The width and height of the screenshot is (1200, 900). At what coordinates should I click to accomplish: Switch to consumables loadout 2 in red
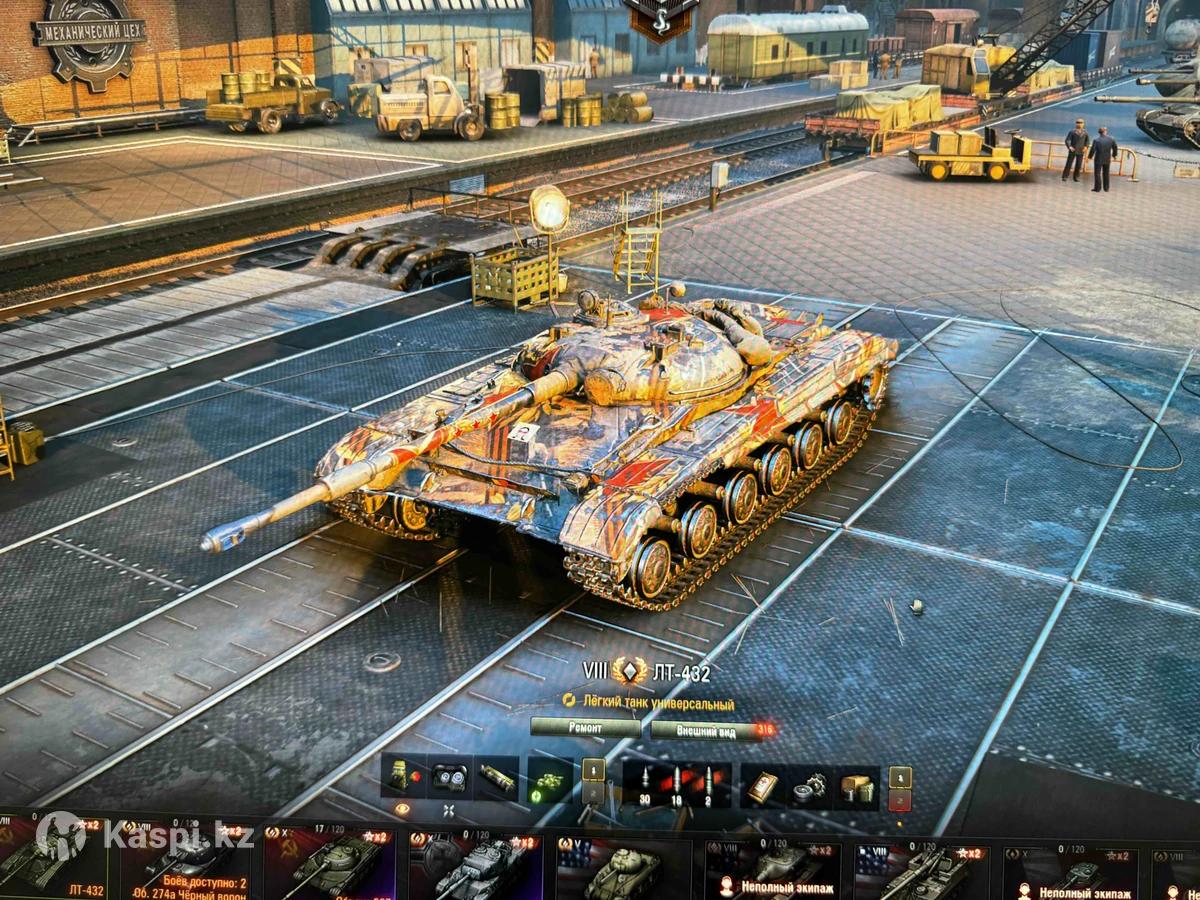[x=900, y=800]
